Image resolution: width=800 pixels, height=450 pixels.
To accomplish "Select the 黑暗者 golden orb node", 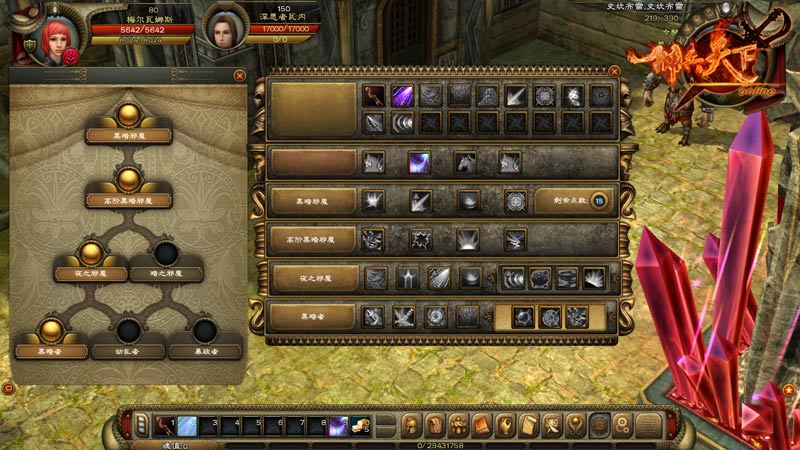I will (51, 330).
